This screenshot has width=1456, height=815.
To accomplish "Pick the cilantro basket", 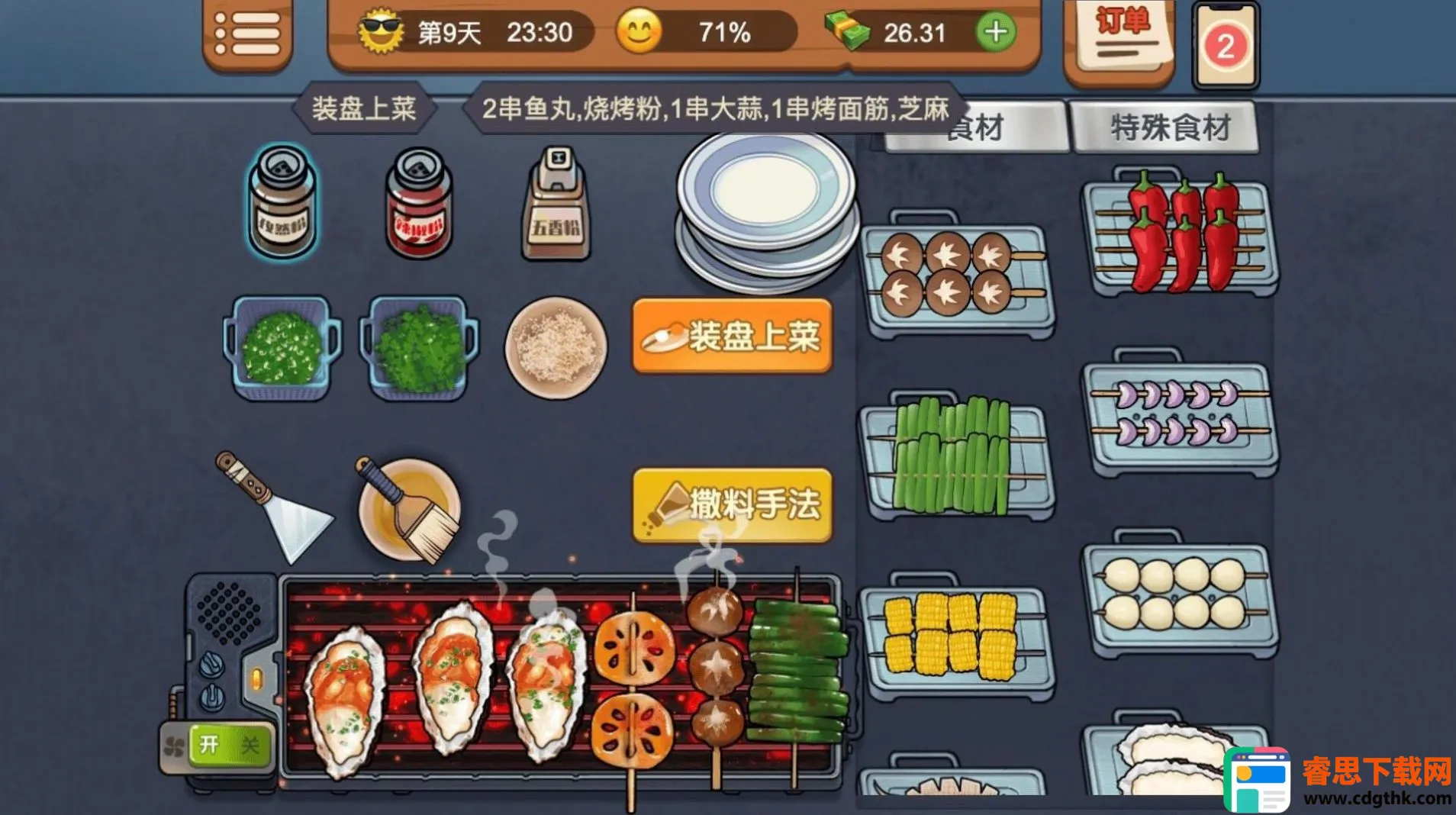I will [x=419, y=348].
